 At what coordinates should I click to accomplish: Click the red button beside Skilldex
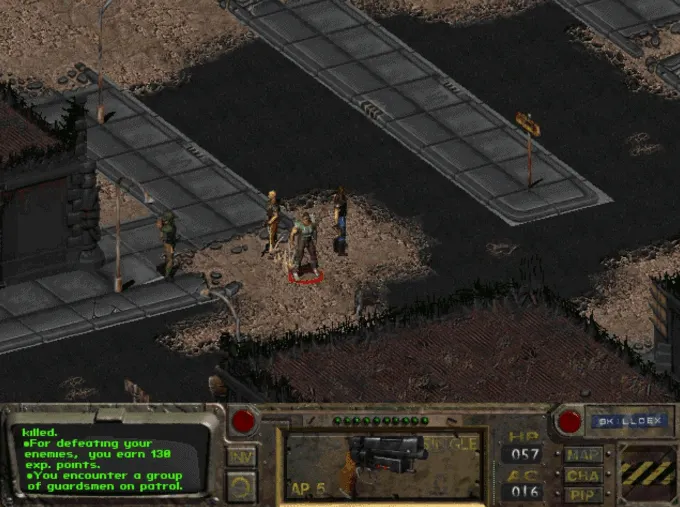569,422
